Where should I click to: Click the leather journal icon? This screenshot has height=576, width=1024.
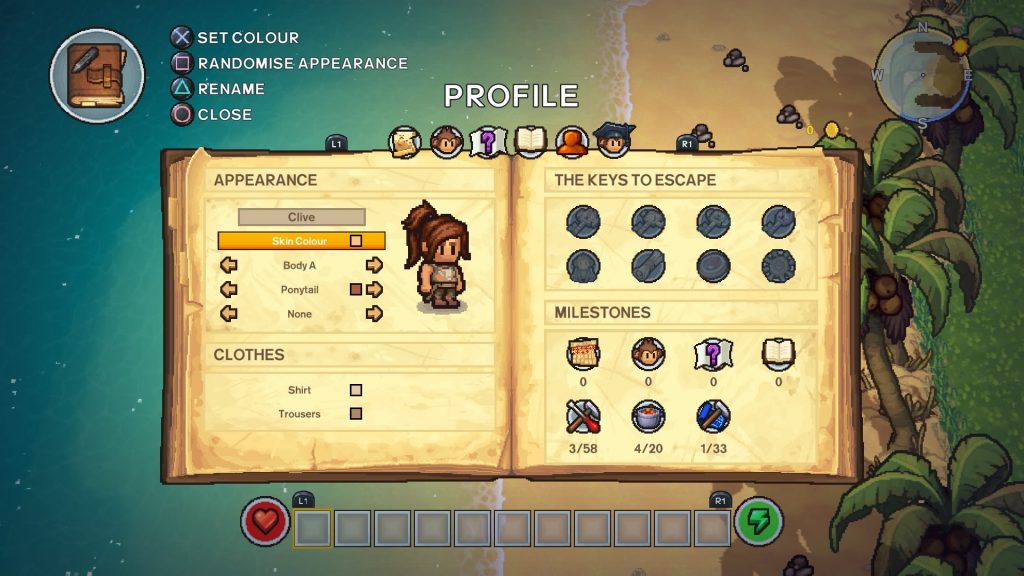coord(97,75)
